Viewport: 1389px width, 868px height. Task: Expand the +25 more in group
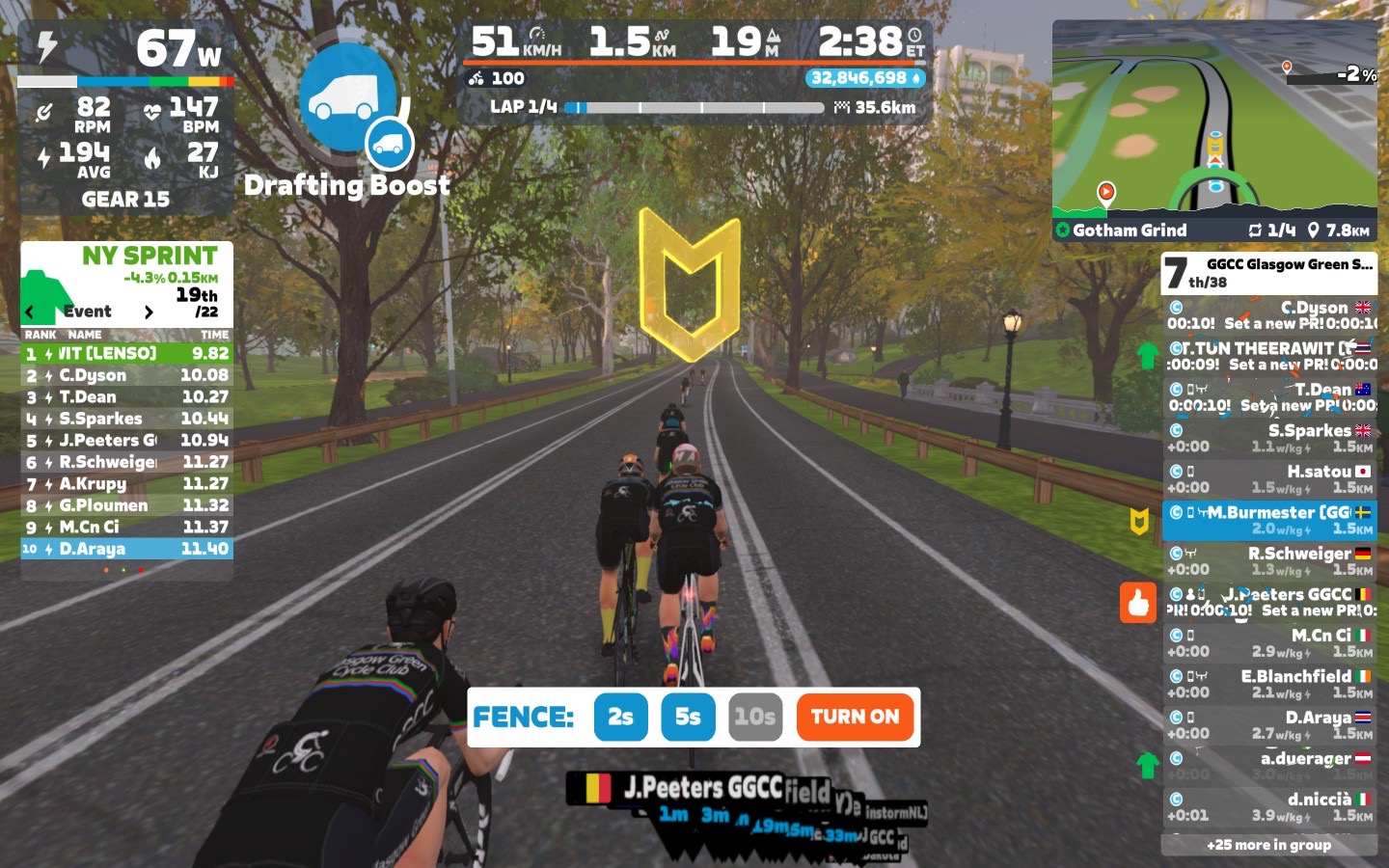click(1268, 845)
